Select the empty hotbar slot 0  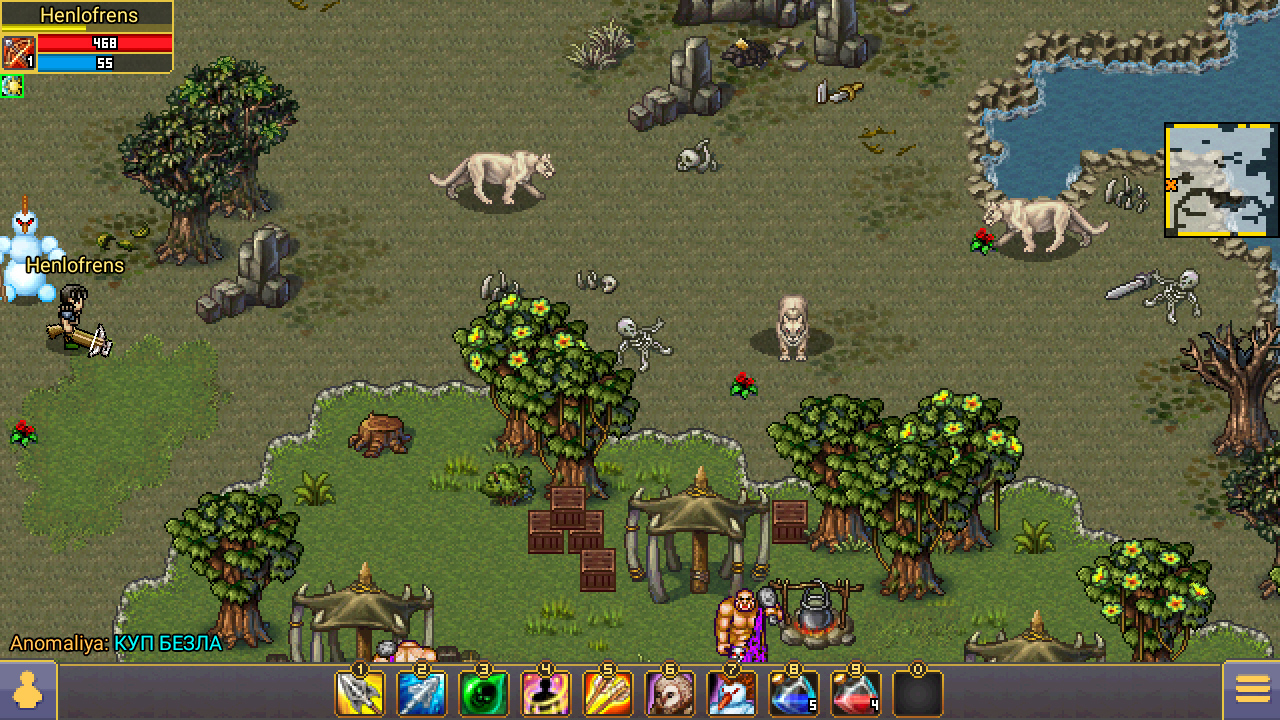[x=917, y=693]
